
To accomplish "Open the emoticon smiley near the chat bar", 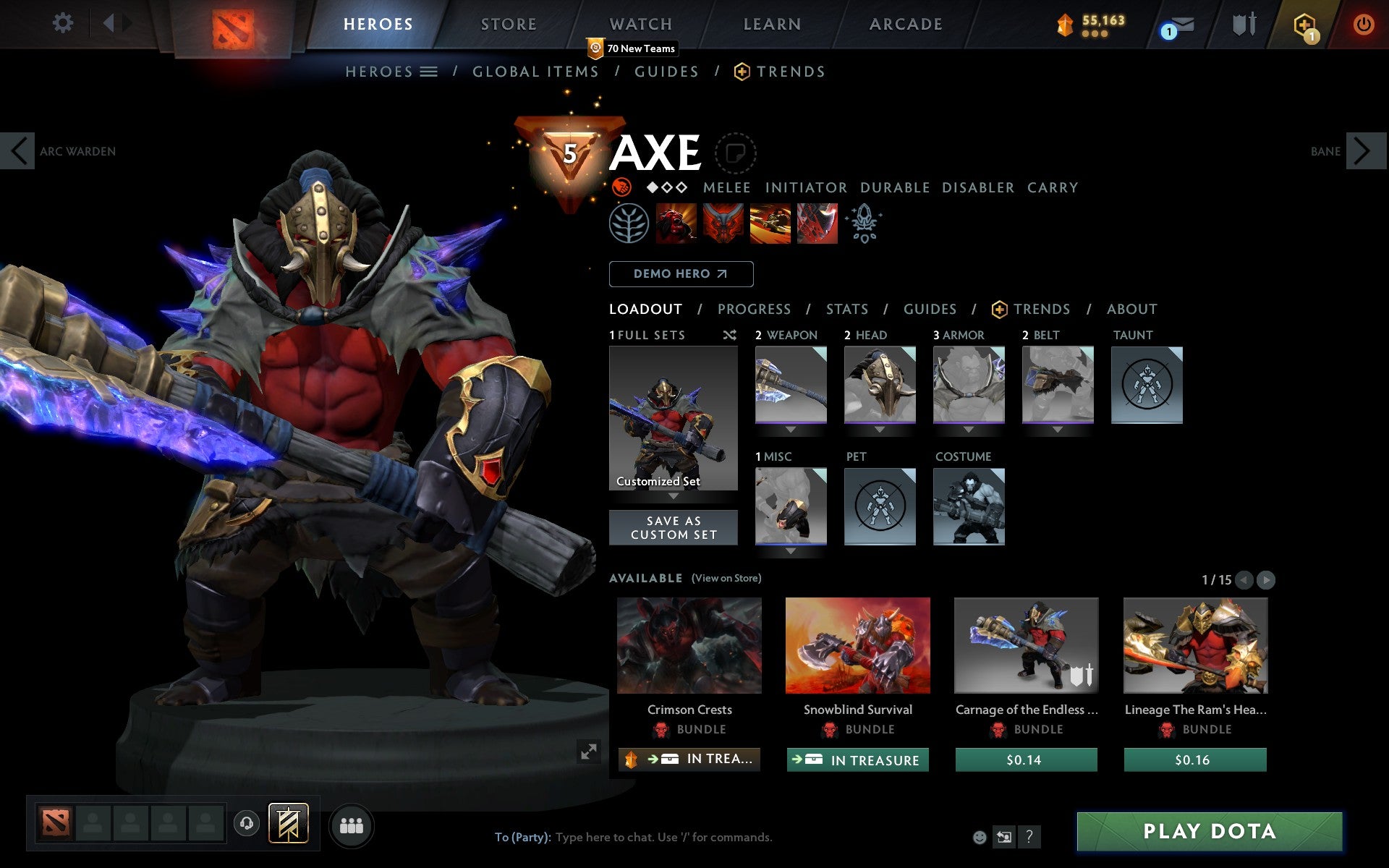I will tap(981, 838).
